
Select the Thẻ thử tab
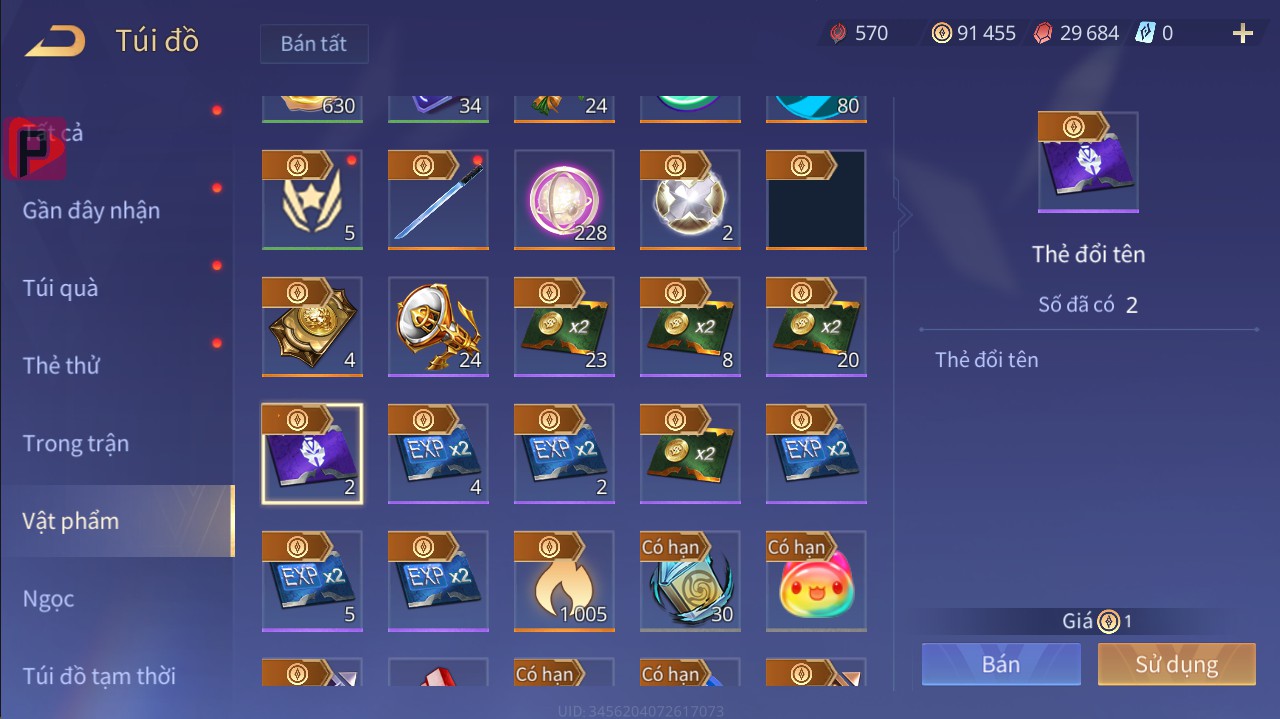coord(61,365)
